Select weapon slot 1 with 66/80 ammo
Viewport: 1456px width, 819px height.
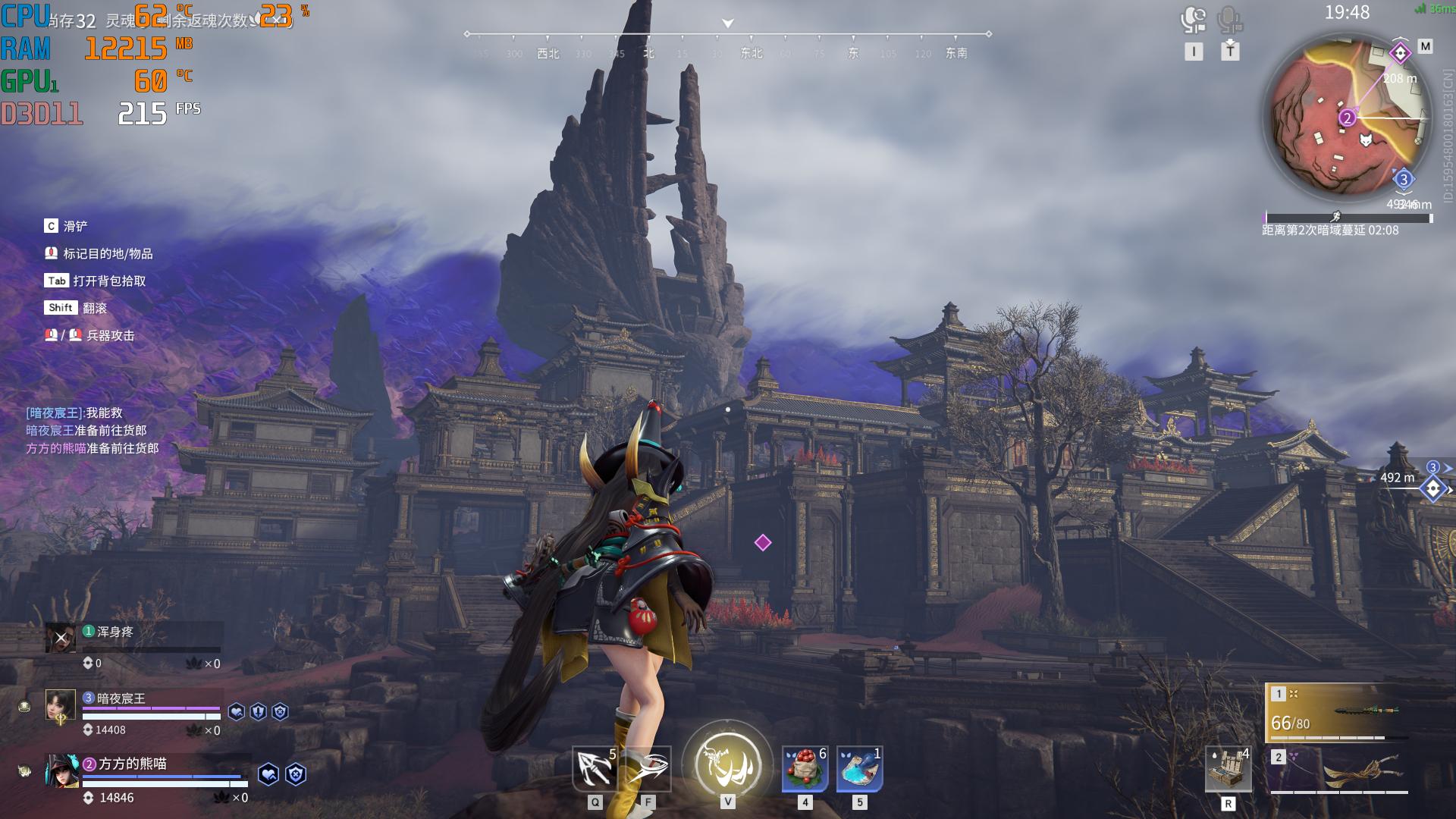(1336, 713)
